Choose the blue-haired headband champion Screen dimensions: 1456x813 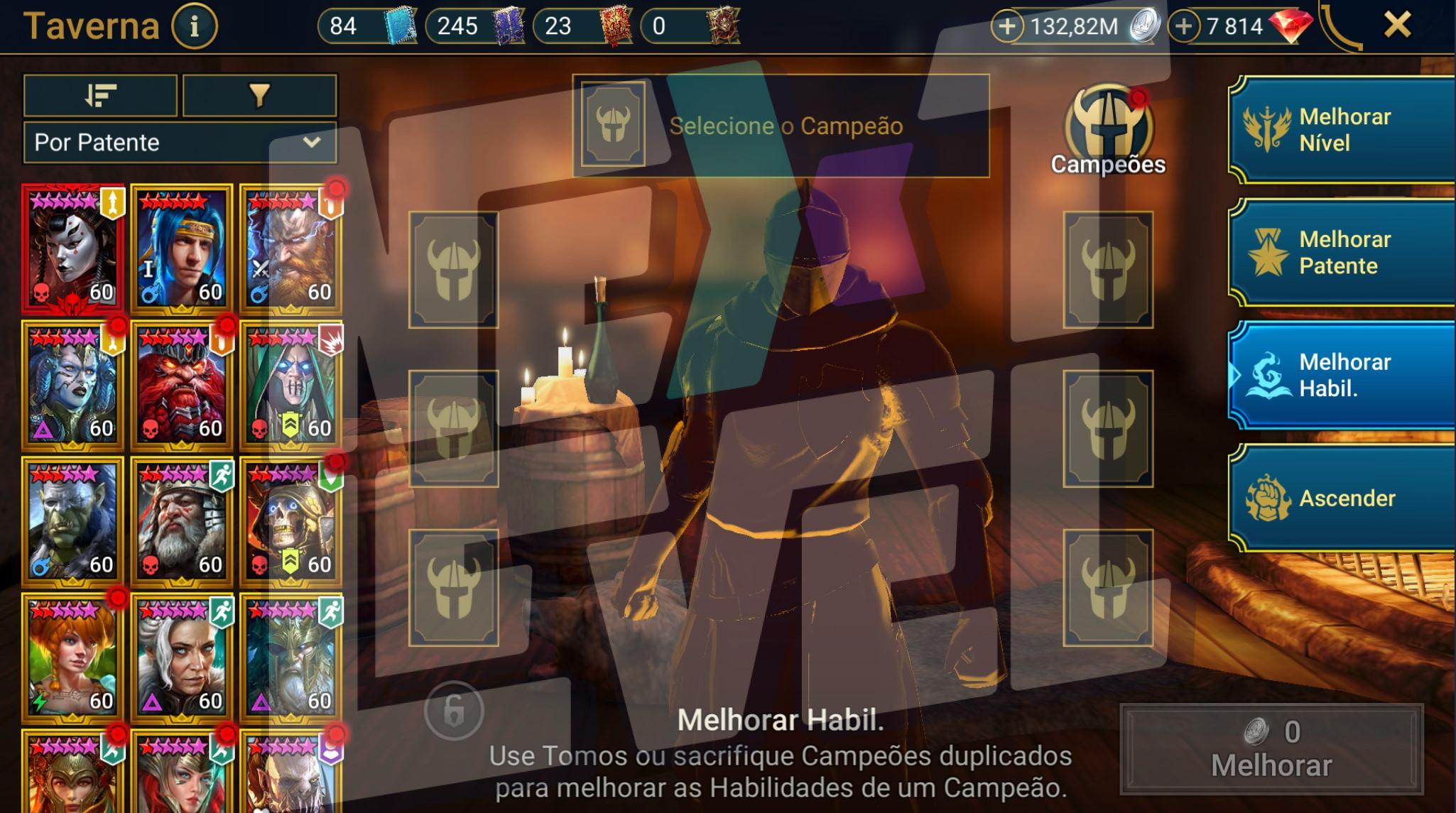tap(182, 249)
